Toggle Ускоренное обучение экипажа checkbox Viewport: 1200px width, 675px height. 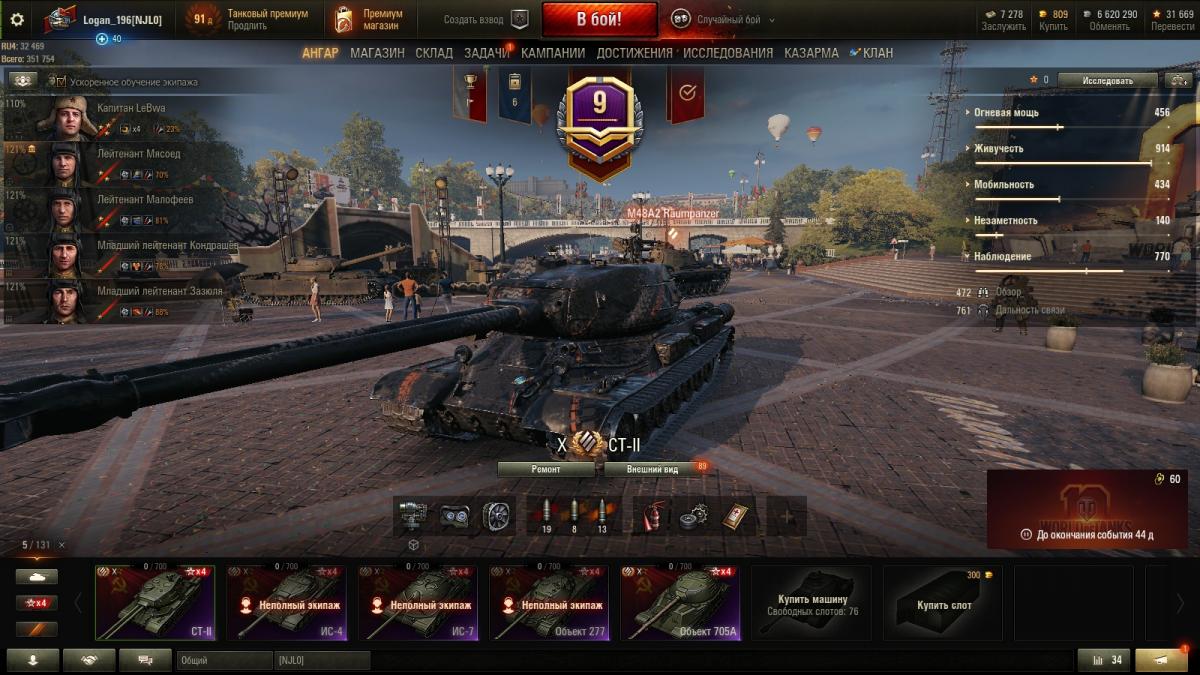58,81
